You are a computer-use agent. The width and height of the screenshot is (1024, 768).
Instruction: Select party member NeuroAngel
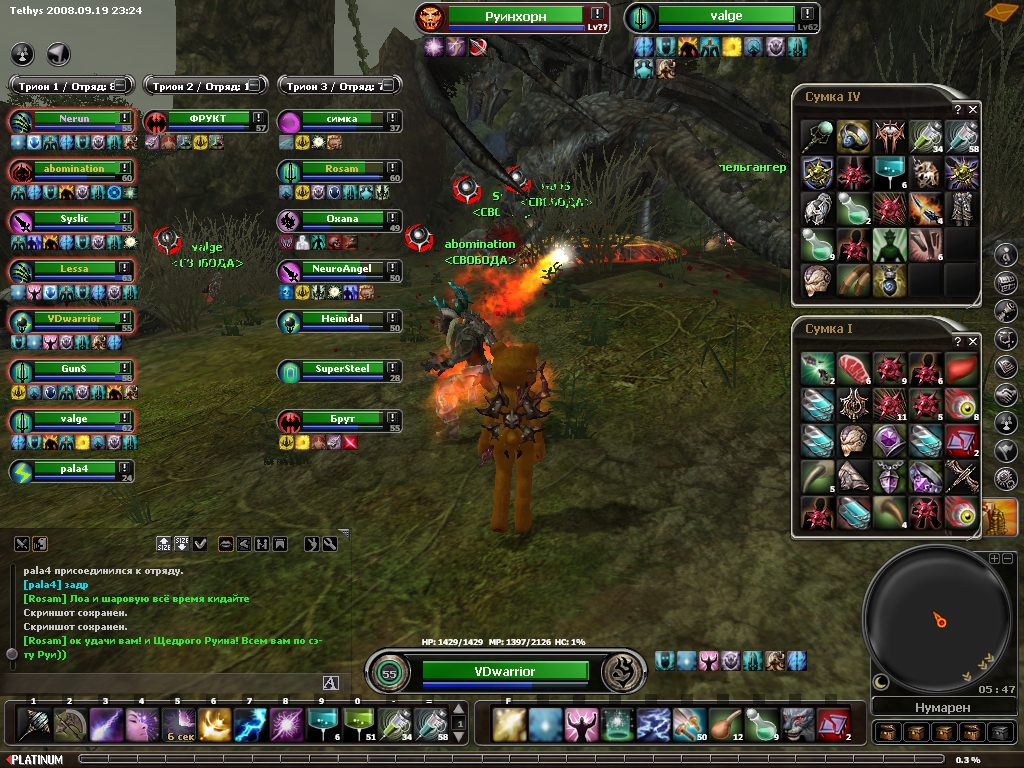point(341,269)
